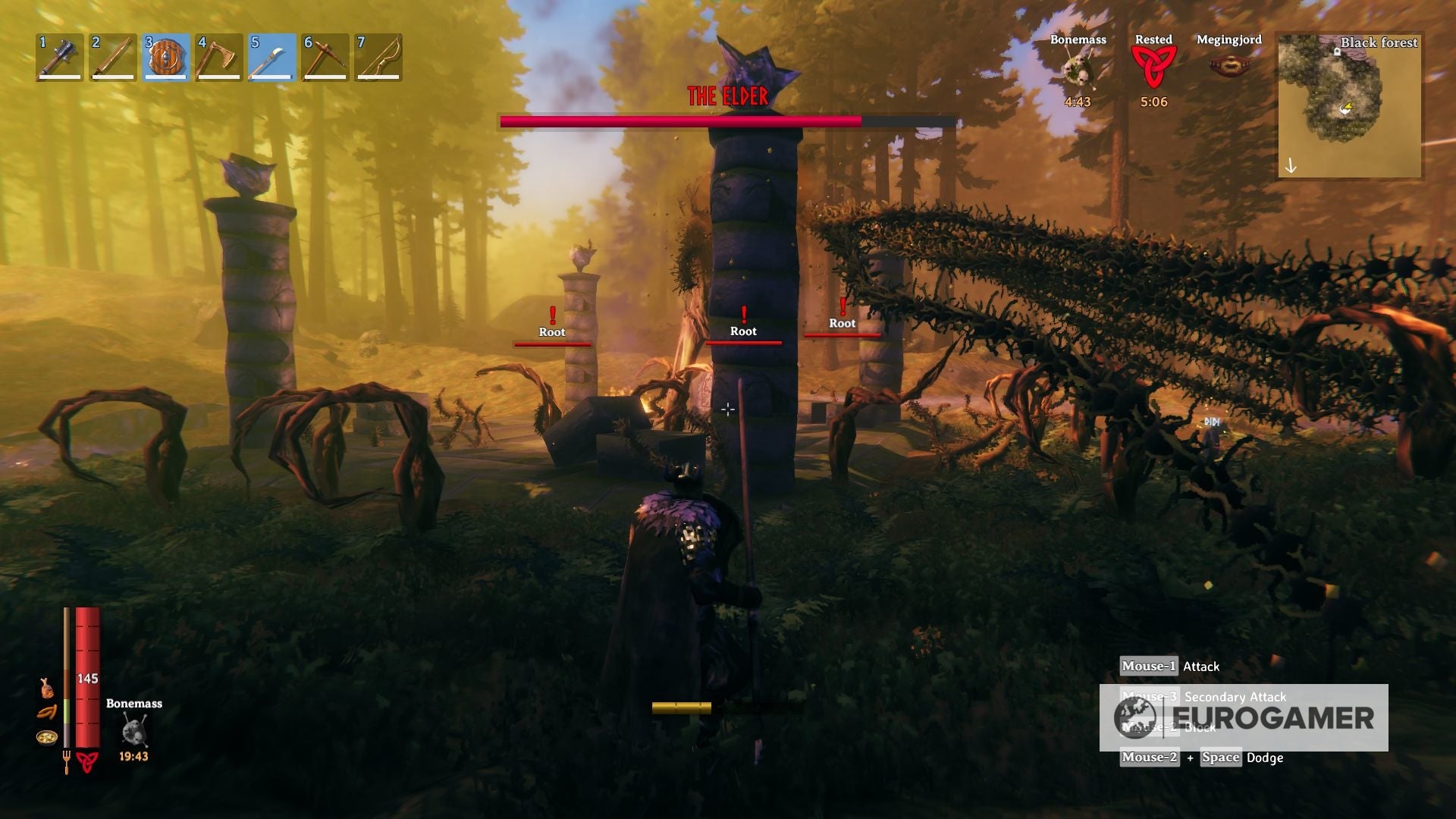Select the atgeir polearm hotbar slot

272,57
